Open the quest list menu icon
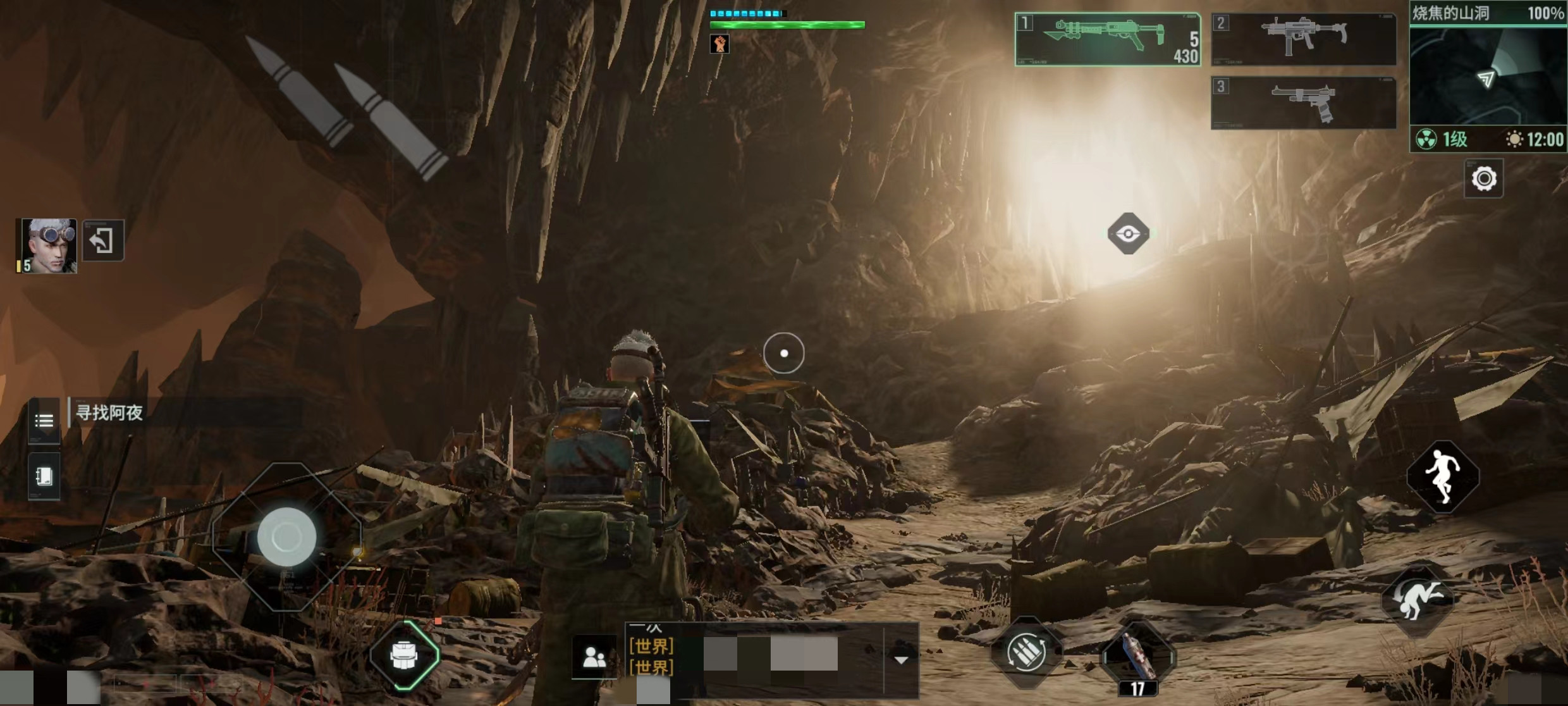 pos(44,420)
